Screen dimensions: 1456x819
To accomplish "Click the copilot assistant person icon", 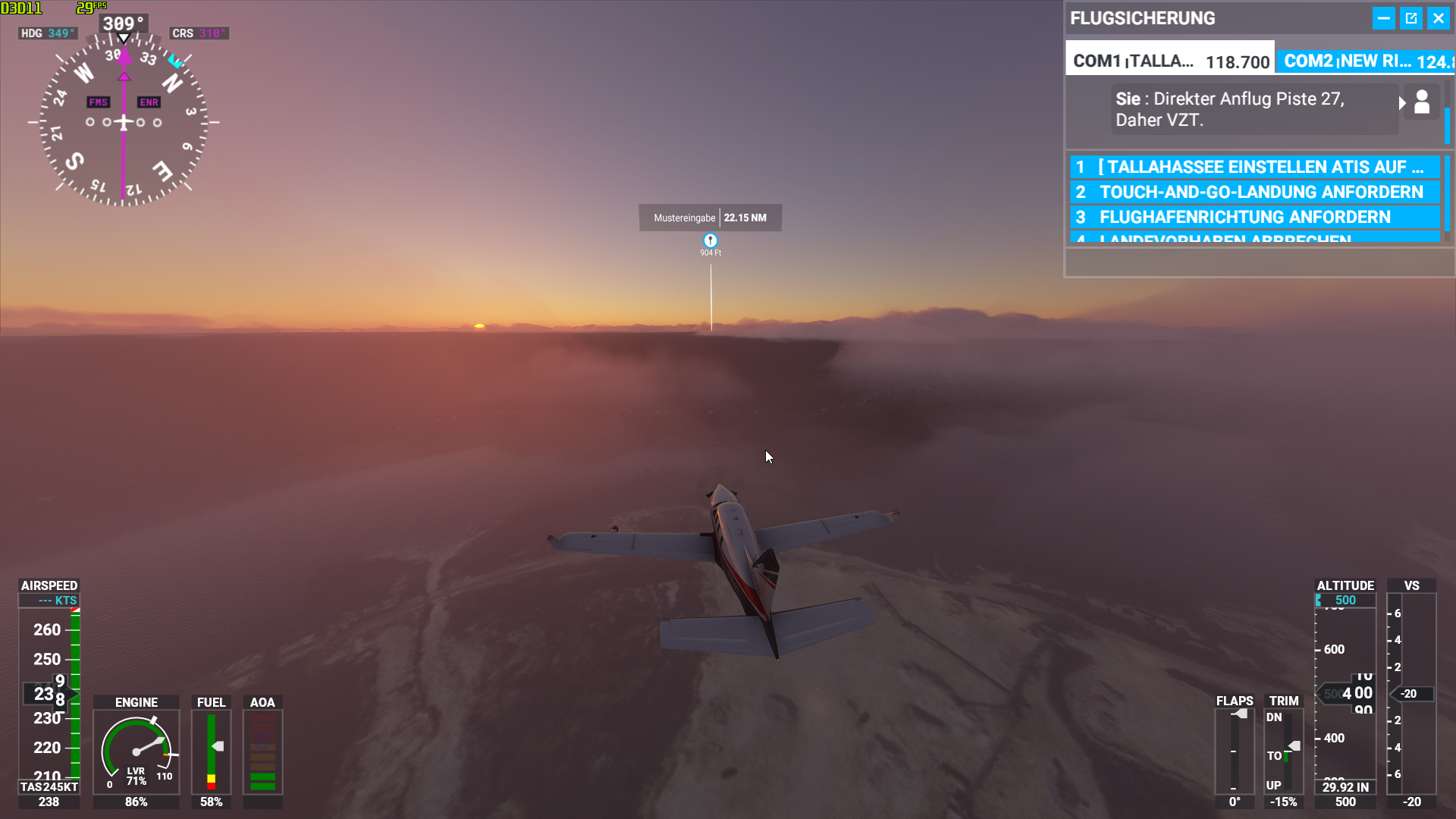I will pyautogui.click(x=1421, y=102).
